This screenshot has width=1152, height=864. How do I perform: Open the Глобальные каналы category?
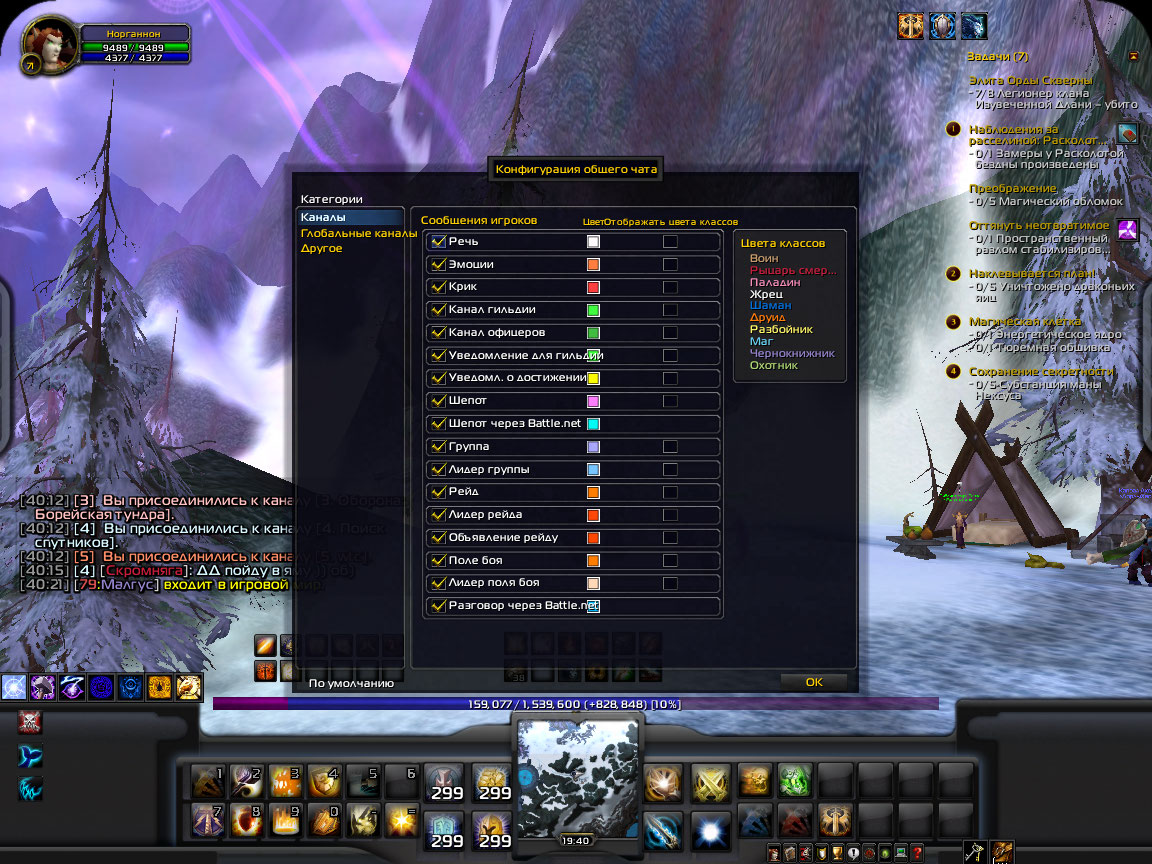point(358,233)
